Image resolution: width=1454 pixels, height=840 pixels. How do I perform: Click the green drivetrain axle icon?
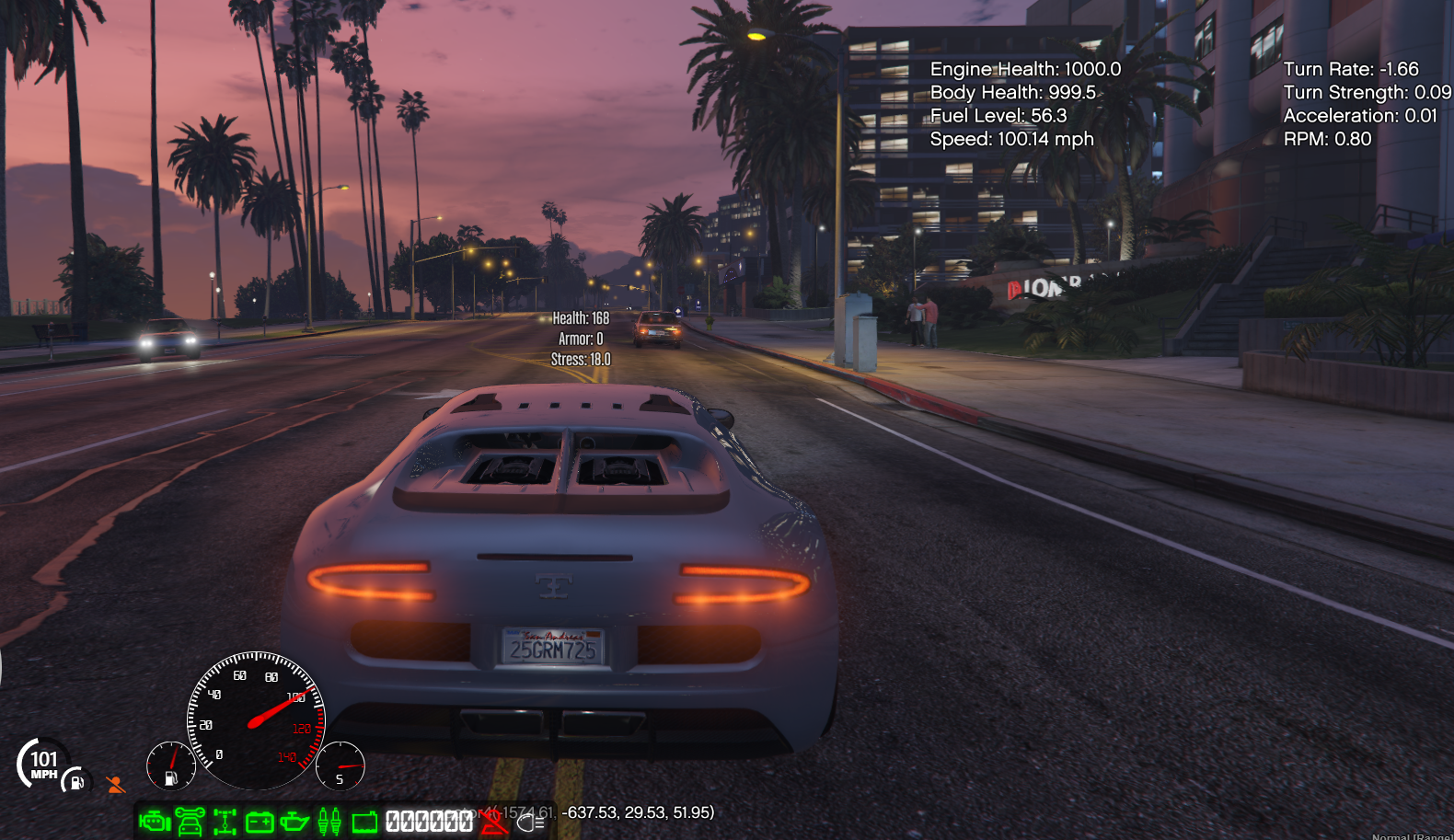(225, 821)
